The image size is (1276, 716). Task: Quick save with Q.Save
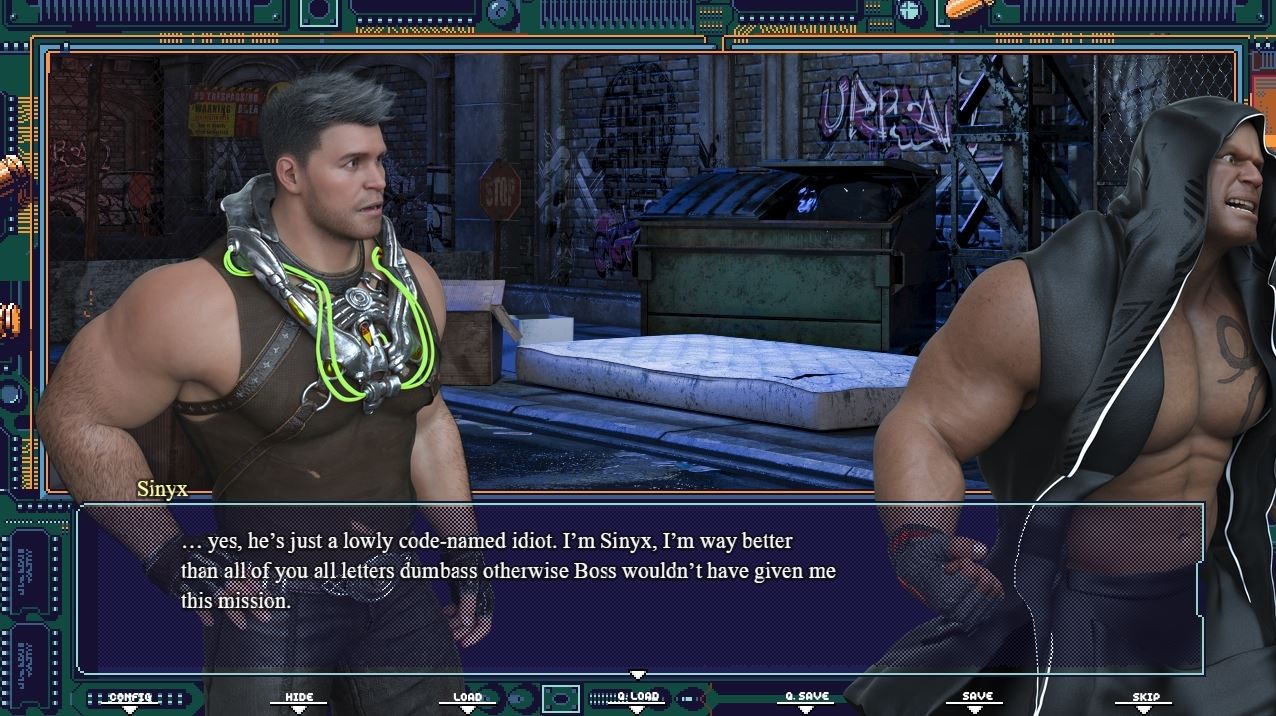(806, 696)
